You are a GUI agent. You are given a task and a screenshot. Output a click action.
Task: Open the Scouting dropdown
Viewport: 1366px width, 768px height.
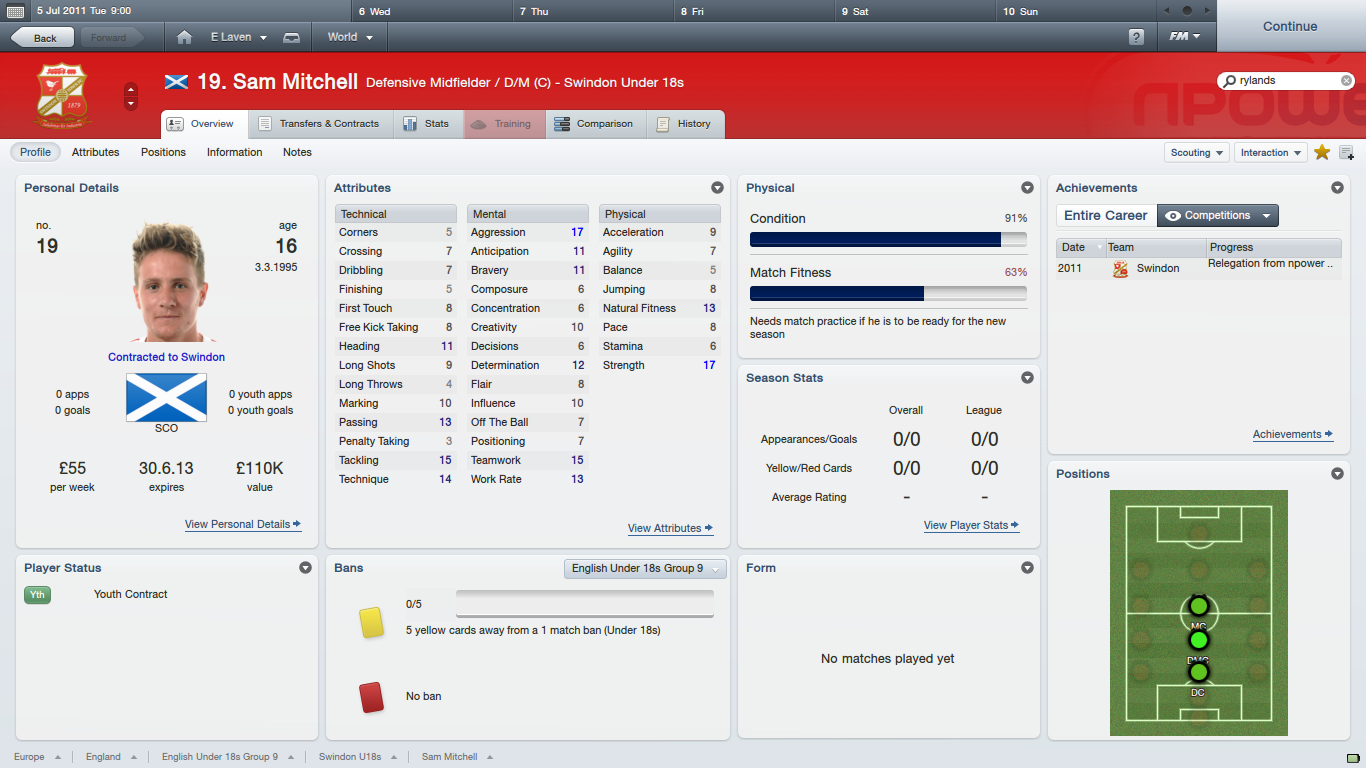pos(1197,153)
